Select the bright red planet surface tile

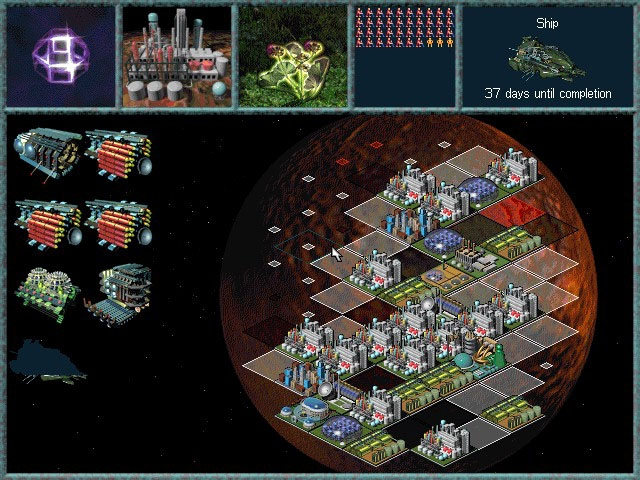(x=513, y=212)
